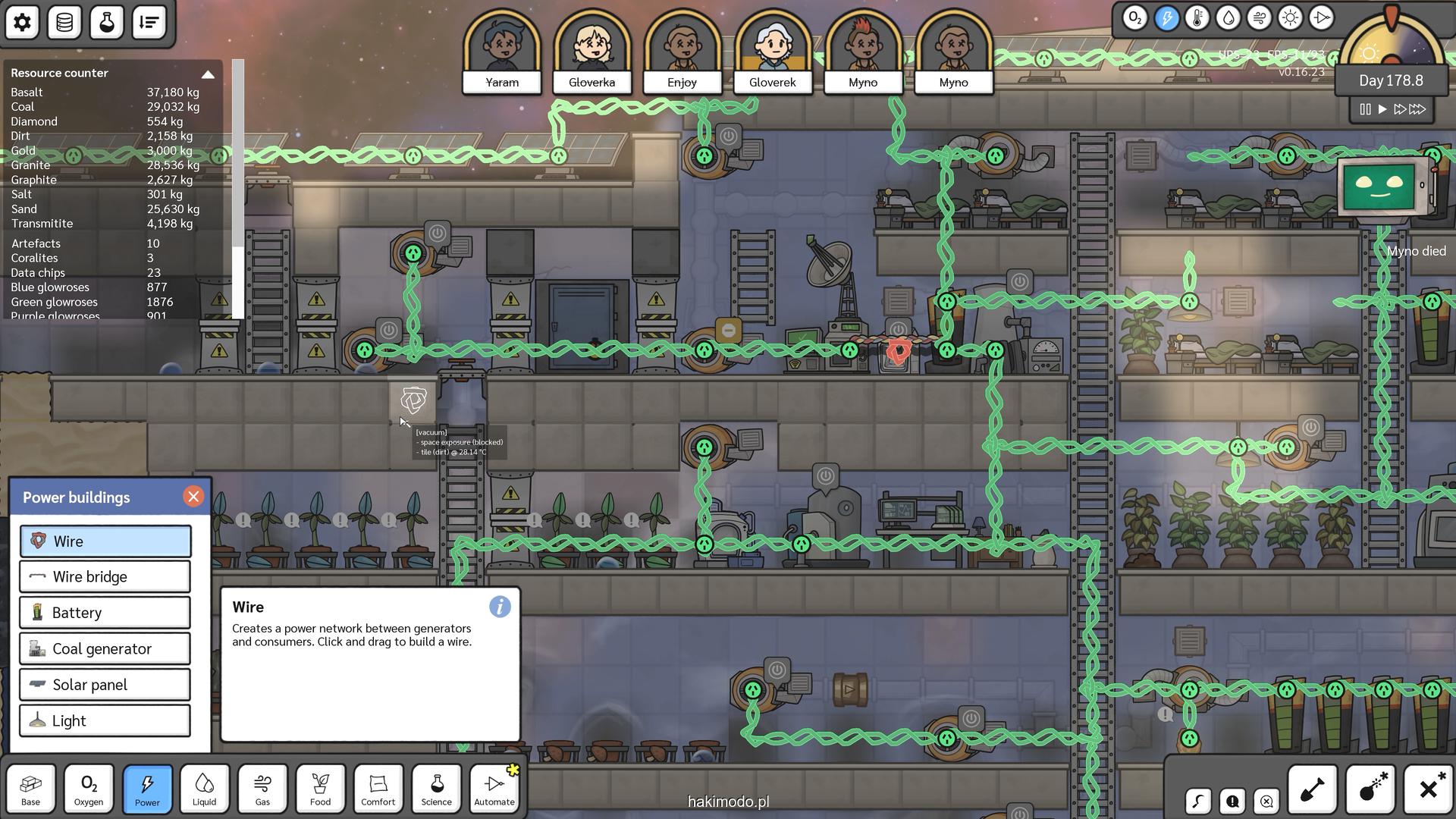1456x819 pixels.
Task: Toggle the temperature thermometer overlay
Action: (x=1197, y=17)
